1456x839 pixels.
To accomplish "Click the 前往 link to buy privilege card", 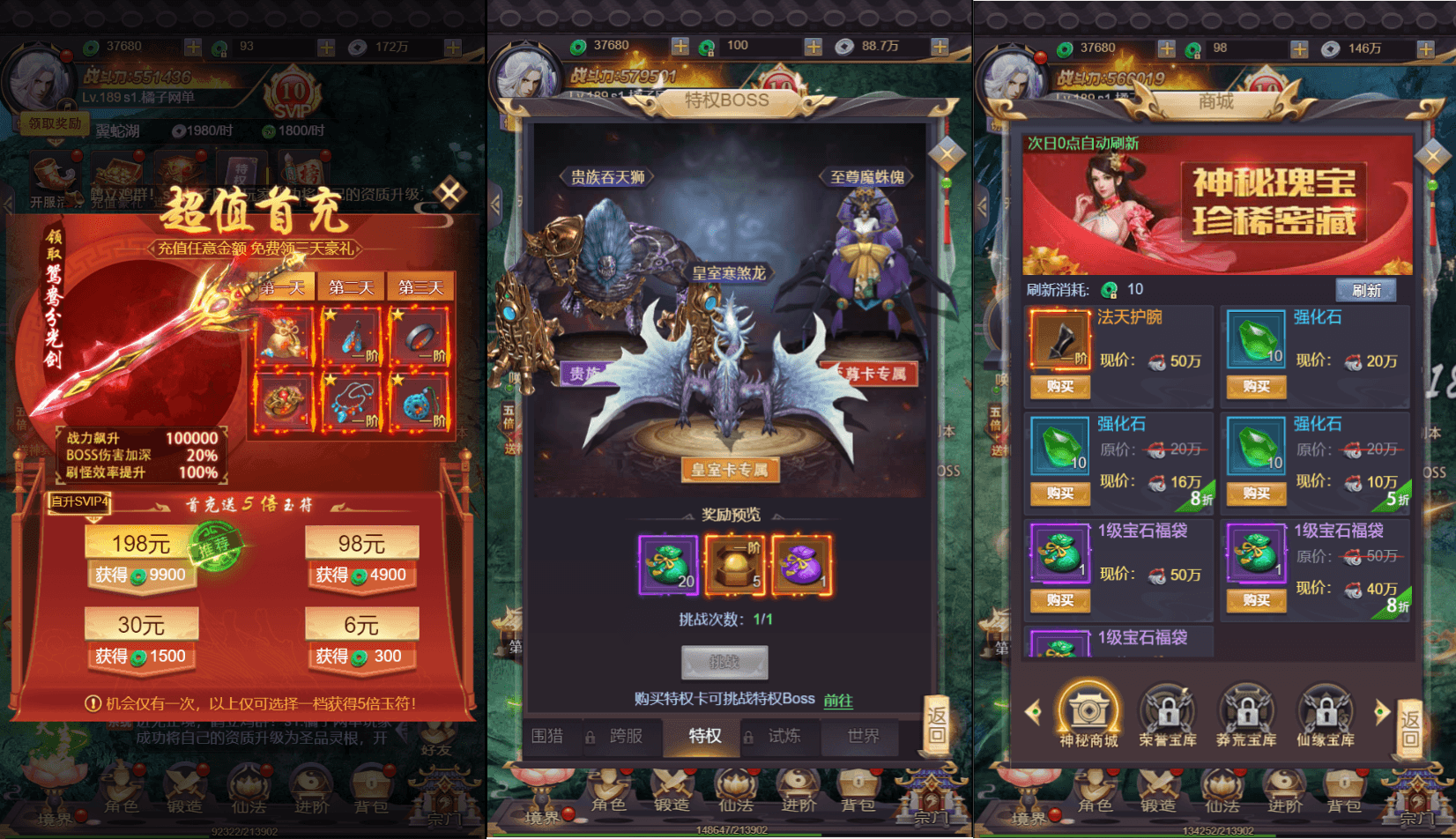I will tap(836, 702).
